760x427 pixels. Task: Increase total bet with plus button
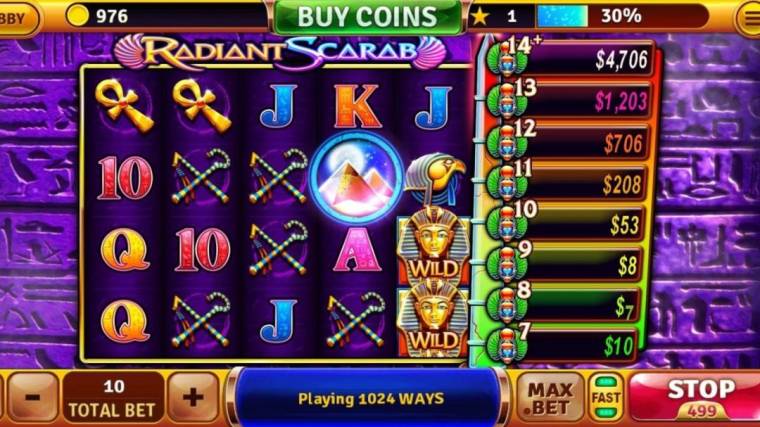193,397
